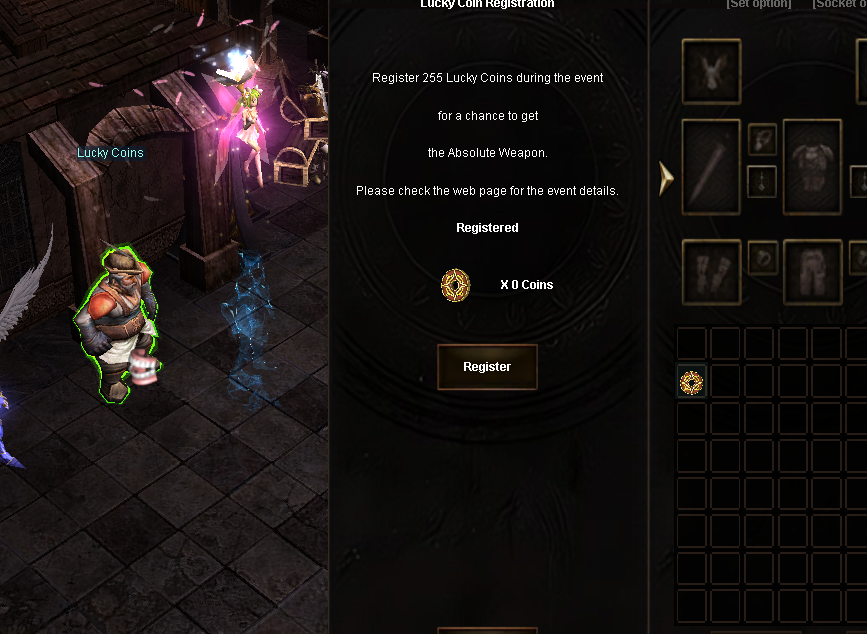Image resolution: width=867 pixels, height=634 pixels.
Task: Choose the pants equipment slot
Action: pyautogui.click(x=812, y=271)
